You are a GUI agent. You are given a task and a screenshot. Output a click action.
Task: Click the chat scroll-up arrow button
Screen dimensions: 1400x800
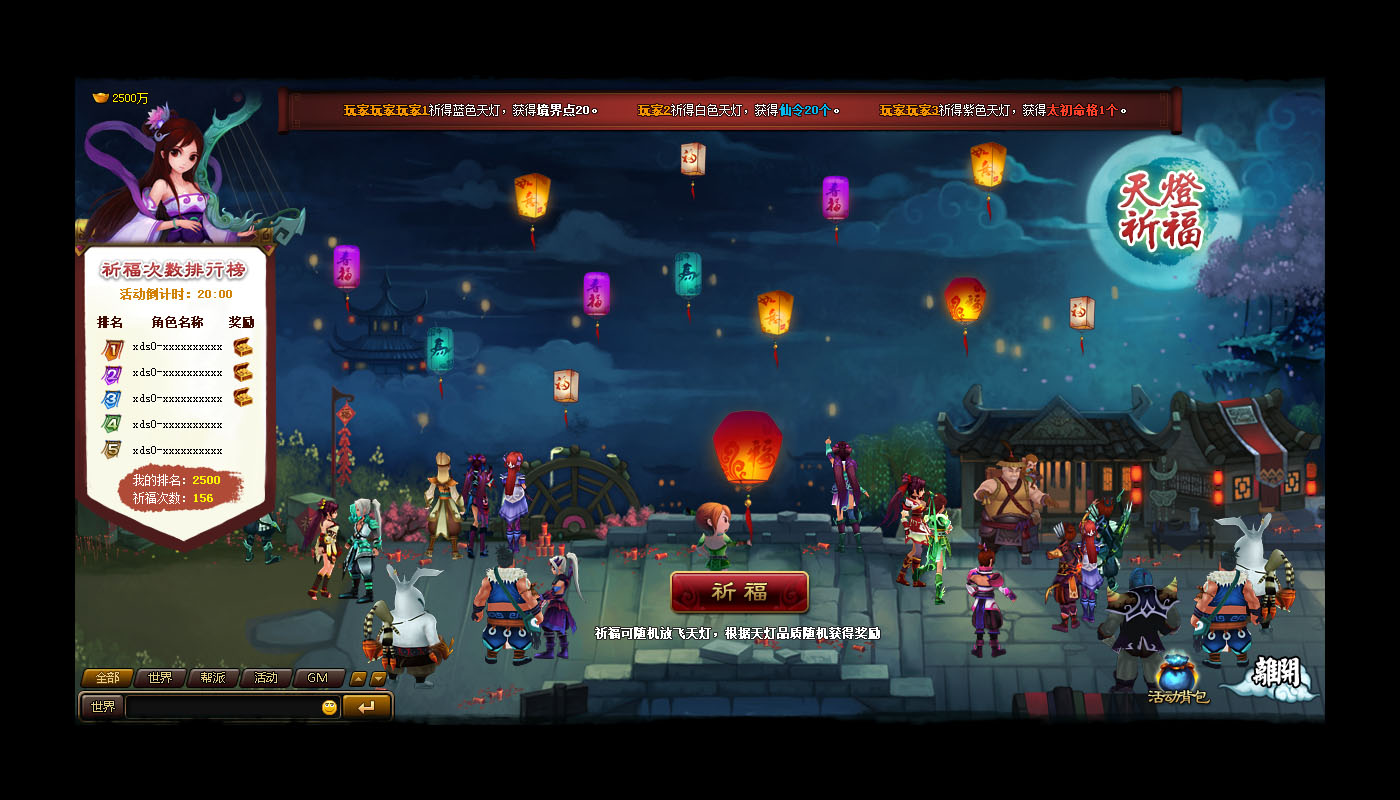(358, 678)
